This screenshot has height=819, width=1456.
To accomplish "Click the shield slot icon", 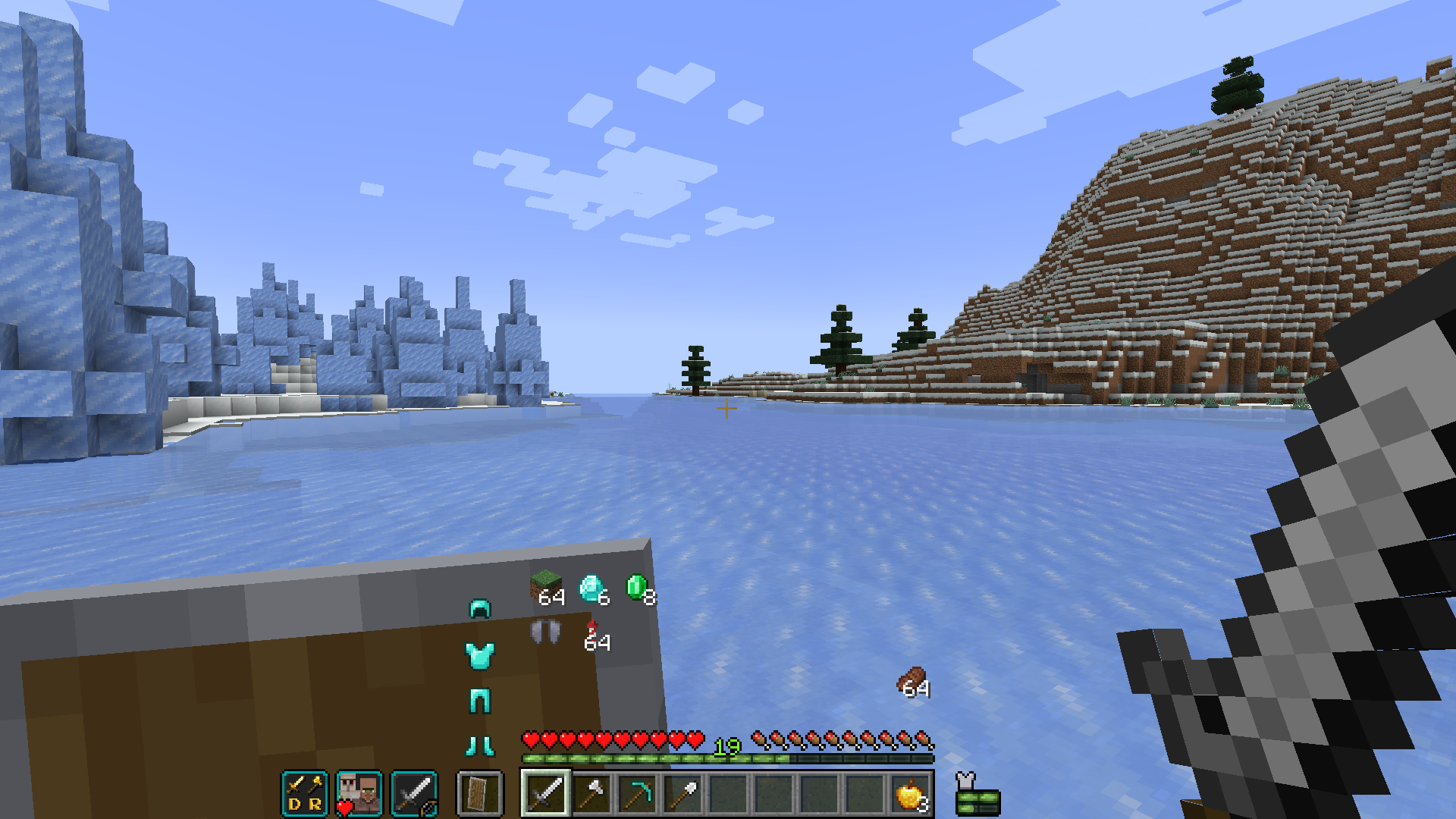I will coord(478,792).
